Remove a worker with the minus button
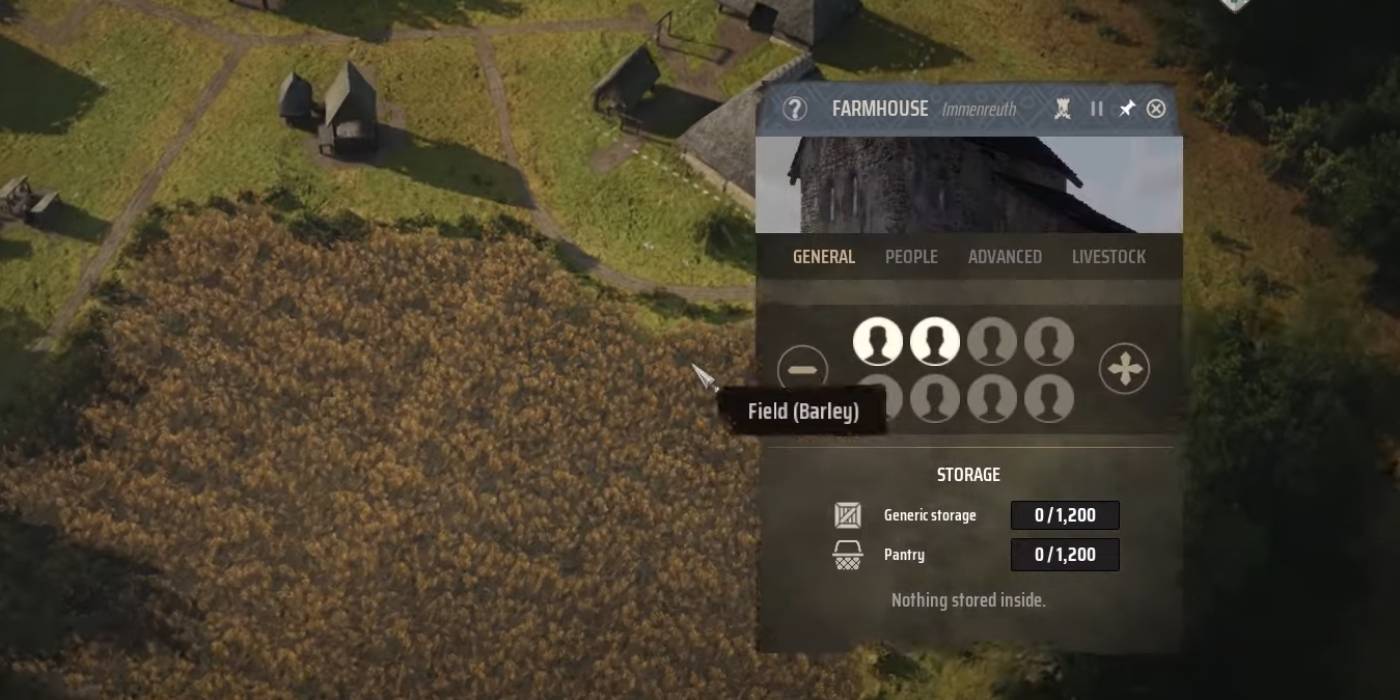 point(802,370)
